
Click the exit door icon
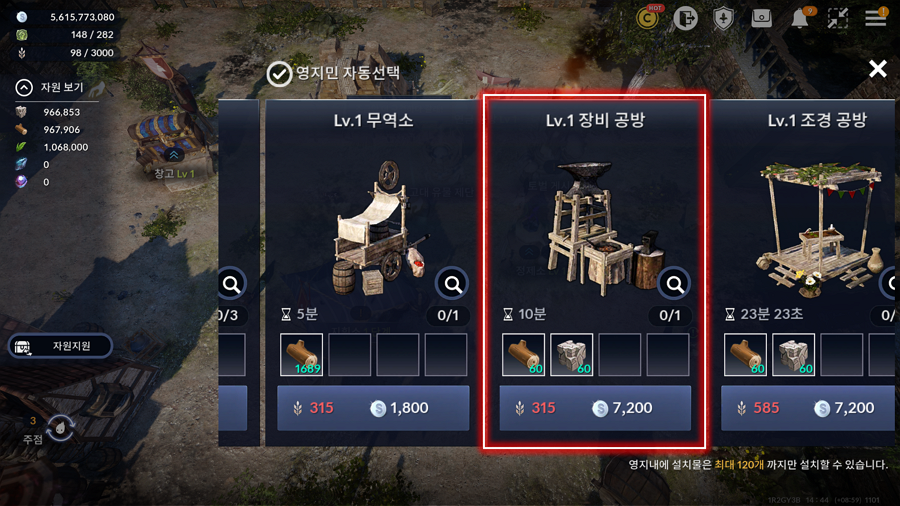click(x=686, y=18)
